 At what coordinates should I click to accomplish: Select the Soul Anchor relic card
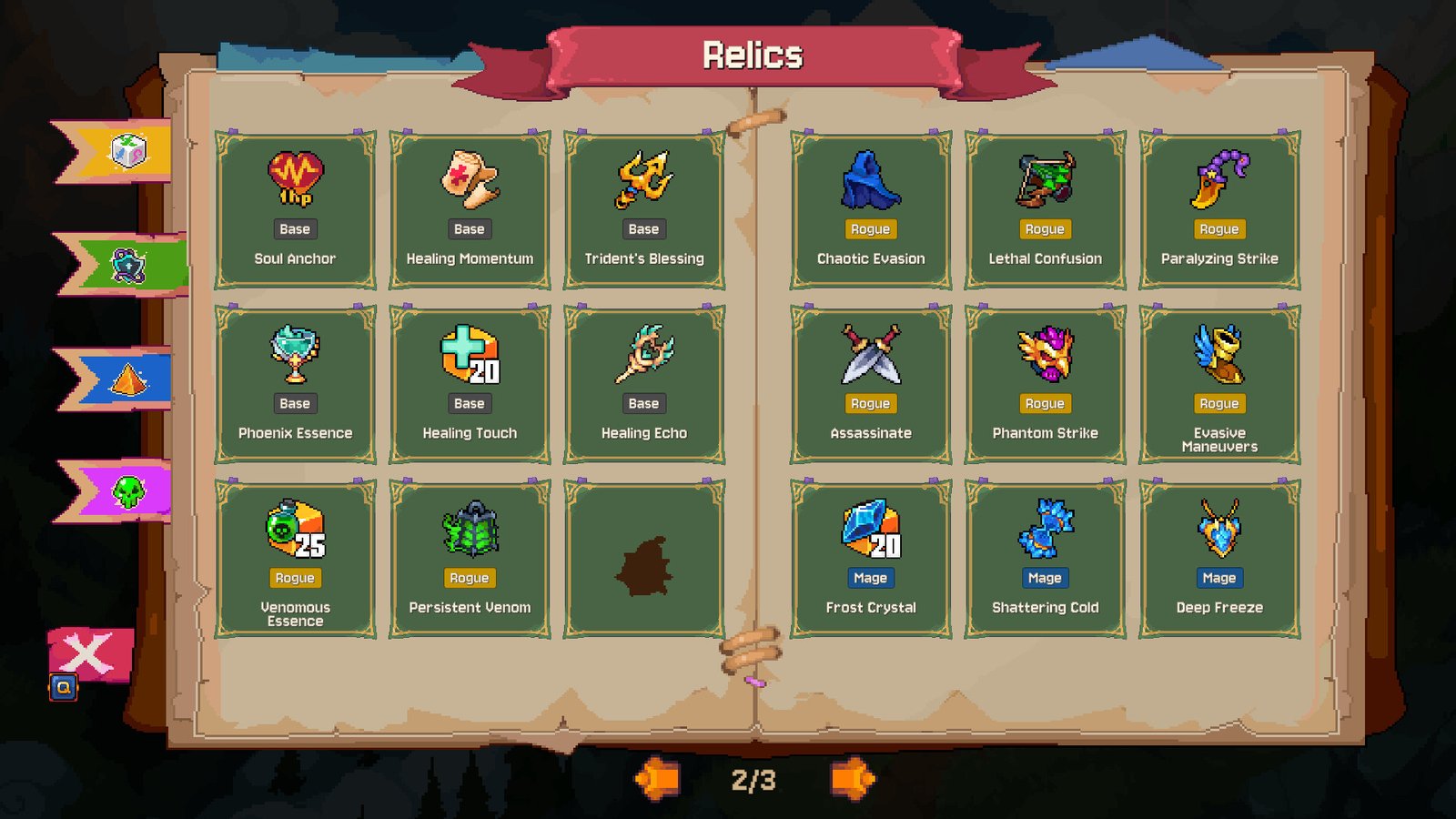click(x=295, y=210)
